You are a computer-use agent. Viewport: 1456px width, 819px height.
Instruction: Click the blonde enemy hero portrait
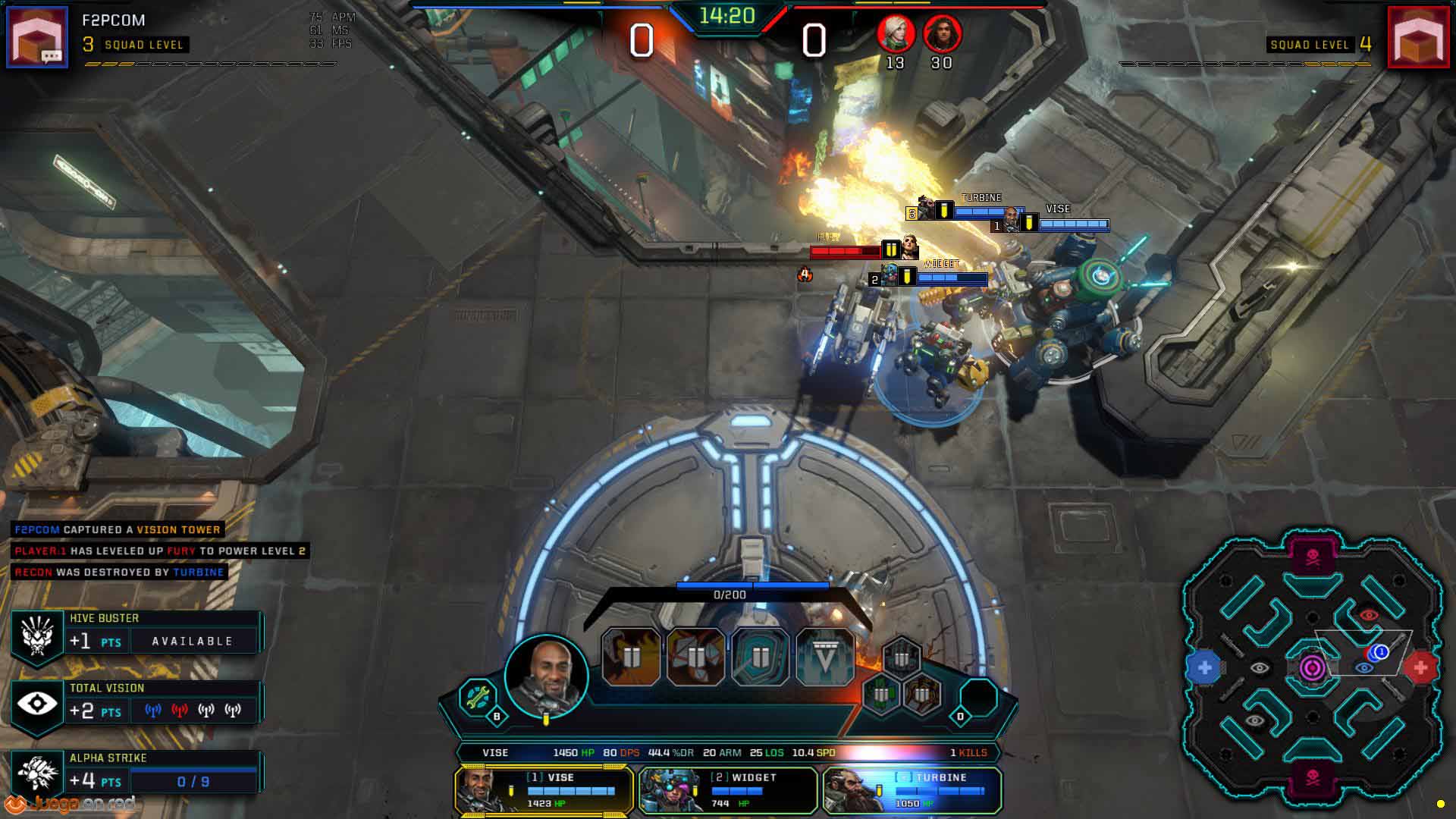896,33
